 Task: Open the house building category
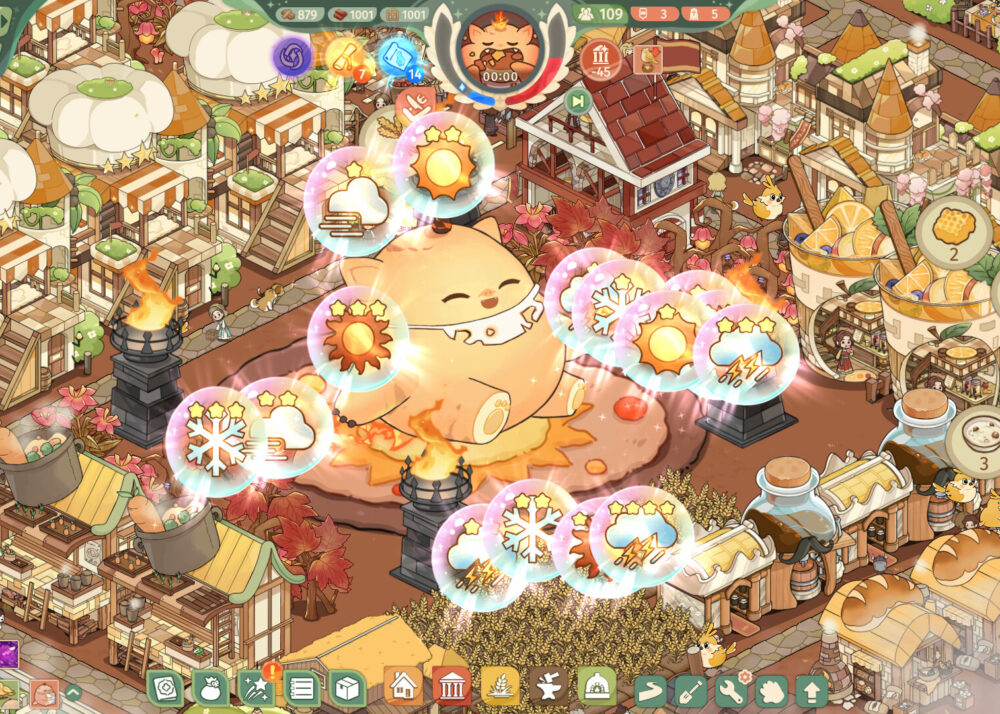coord(403,688)
